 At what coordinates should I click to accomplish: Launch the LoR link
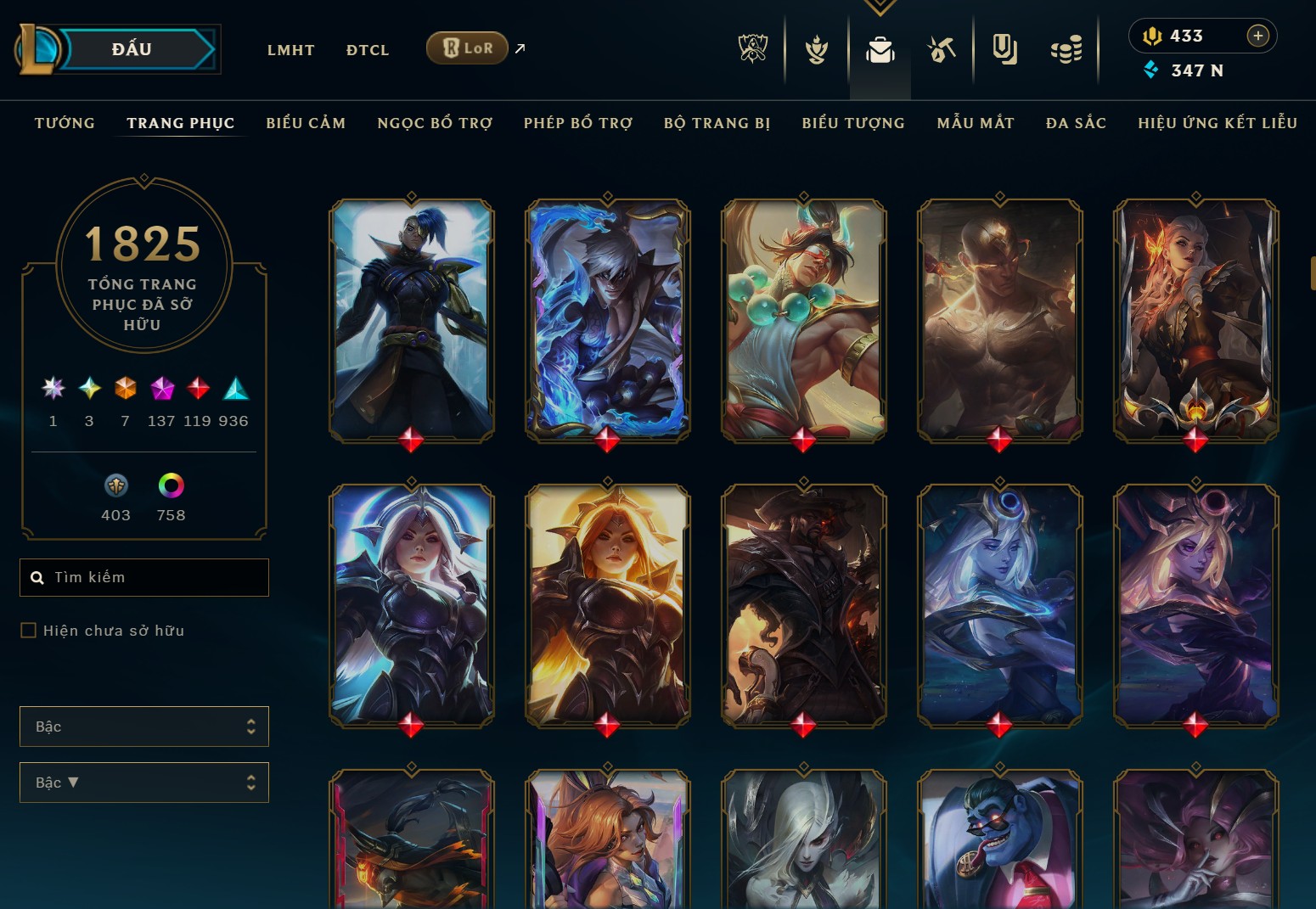click(x=467, y=48)
